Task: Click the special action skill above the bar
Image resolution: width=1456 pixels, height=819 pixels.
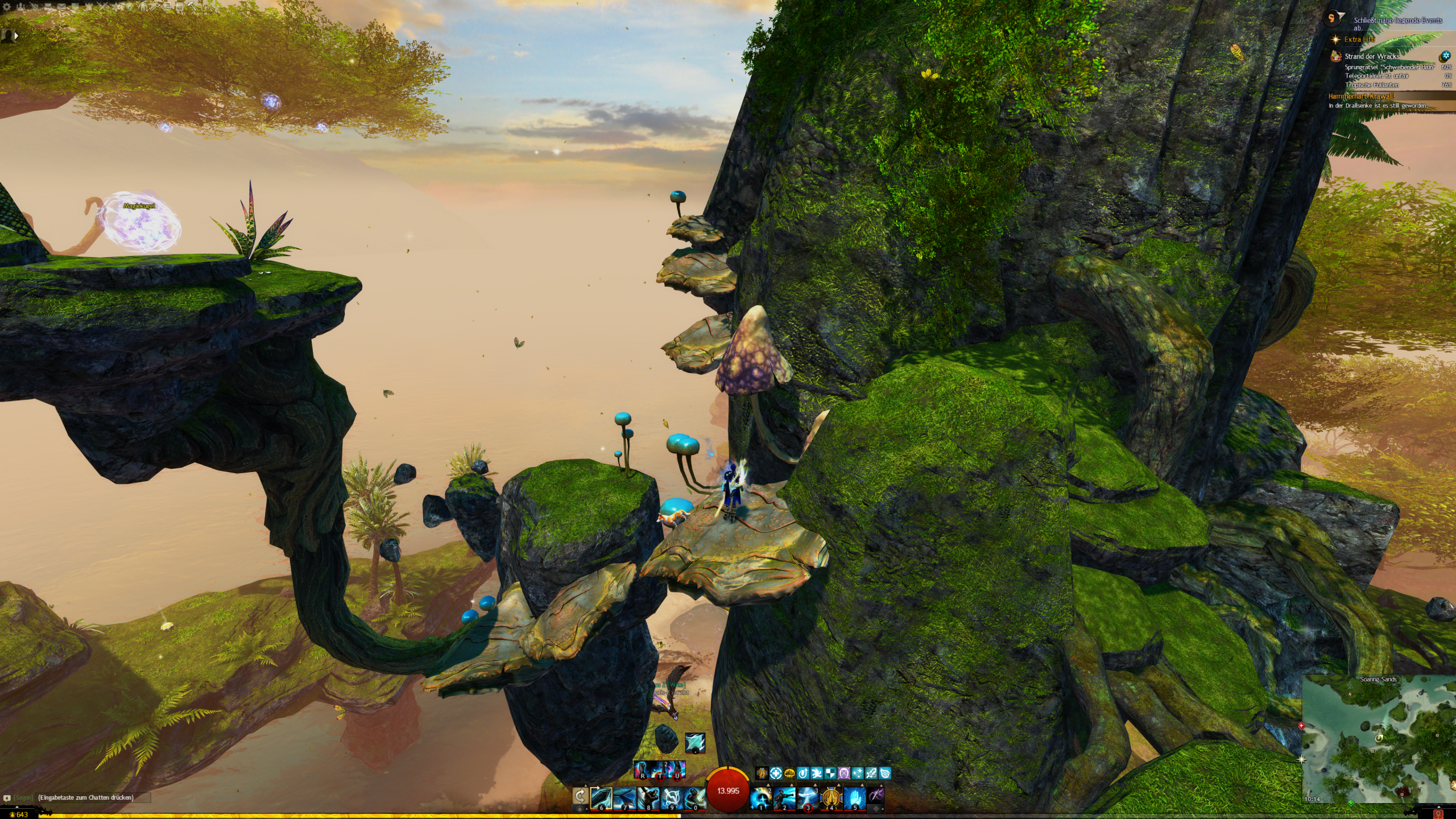Action: [695, 742]
